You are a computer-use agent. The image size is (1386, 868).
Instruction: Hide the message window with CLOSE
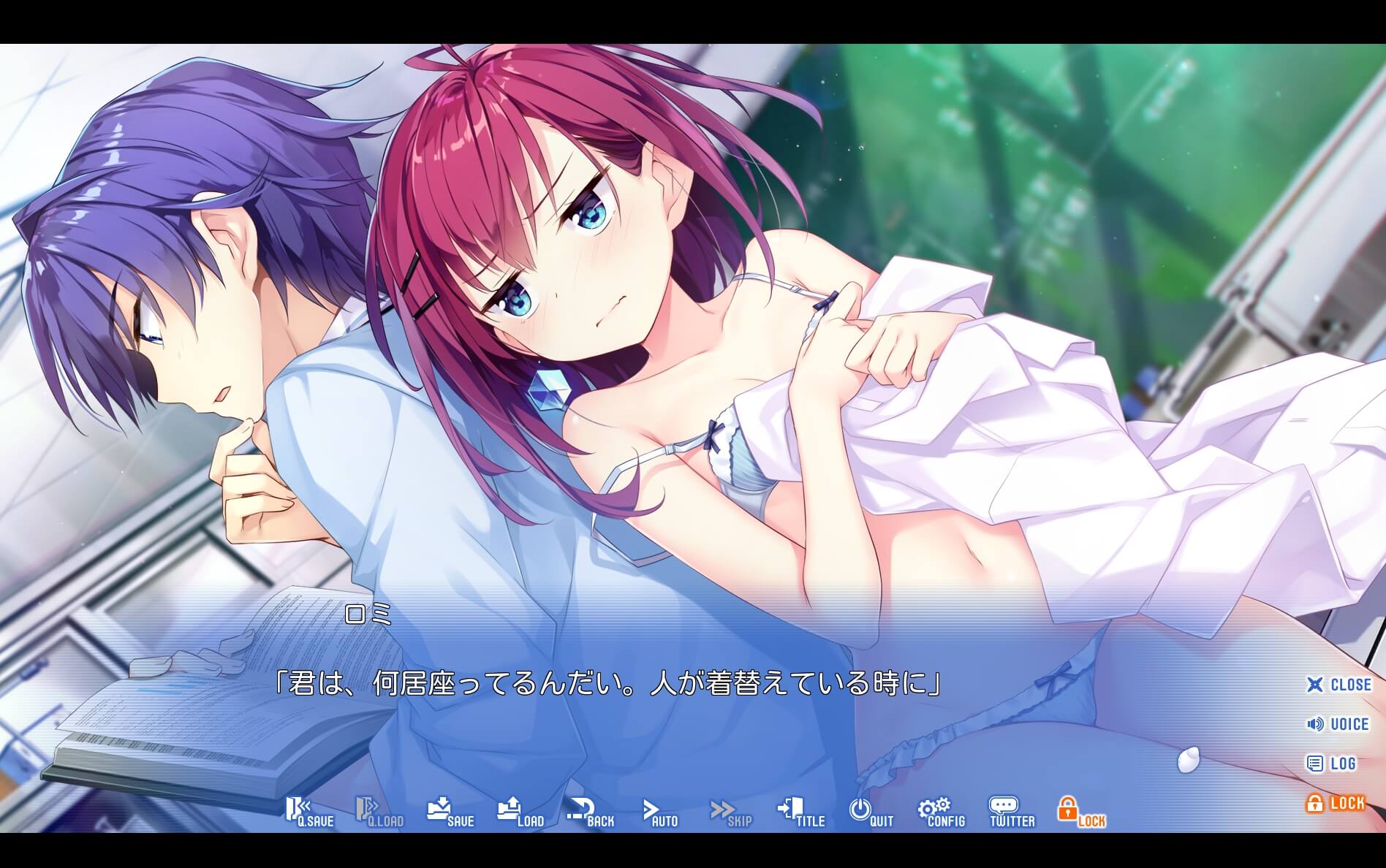(1338, 685)
